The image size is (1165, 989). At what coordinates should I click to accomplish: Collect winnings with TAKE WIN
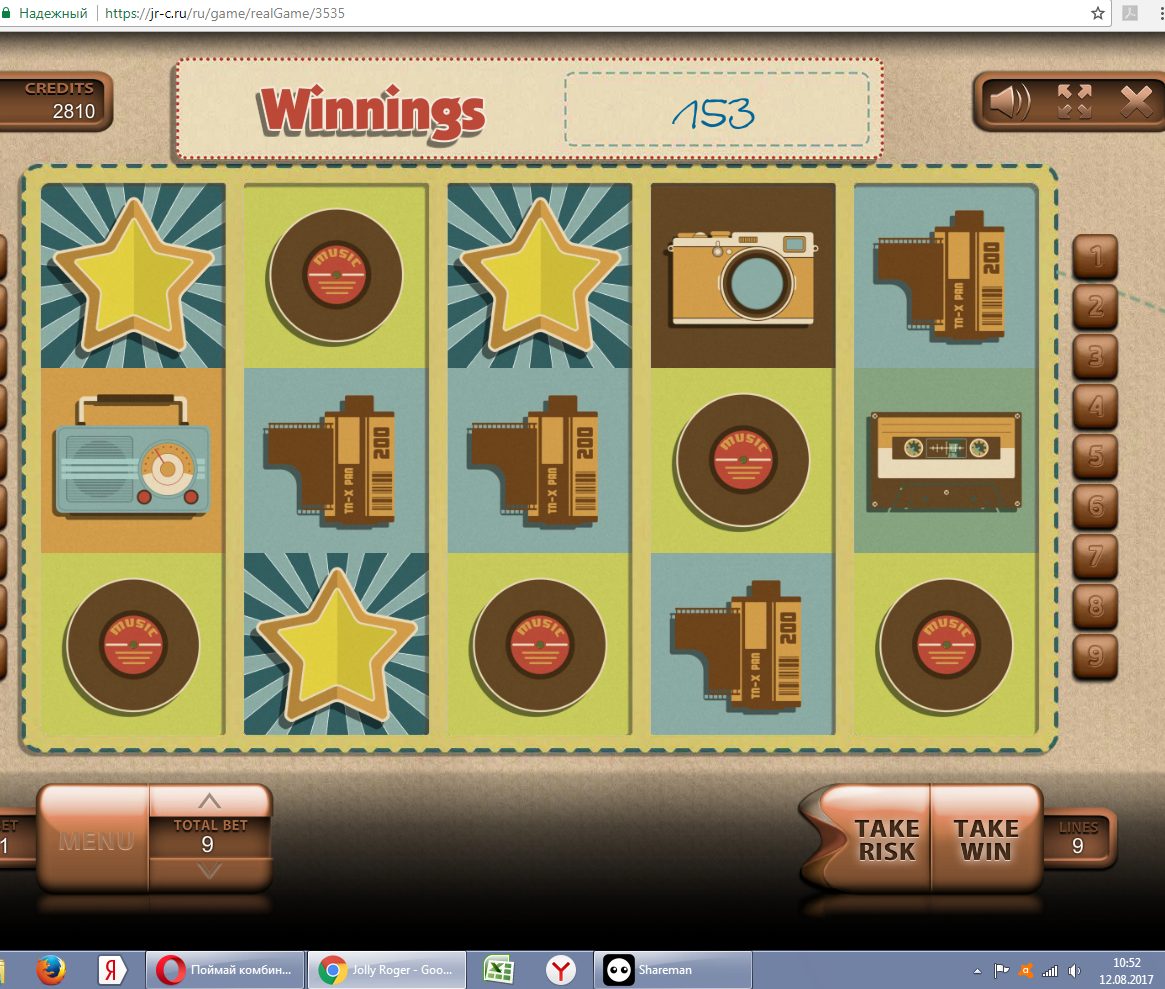click(x=986, y=840)
